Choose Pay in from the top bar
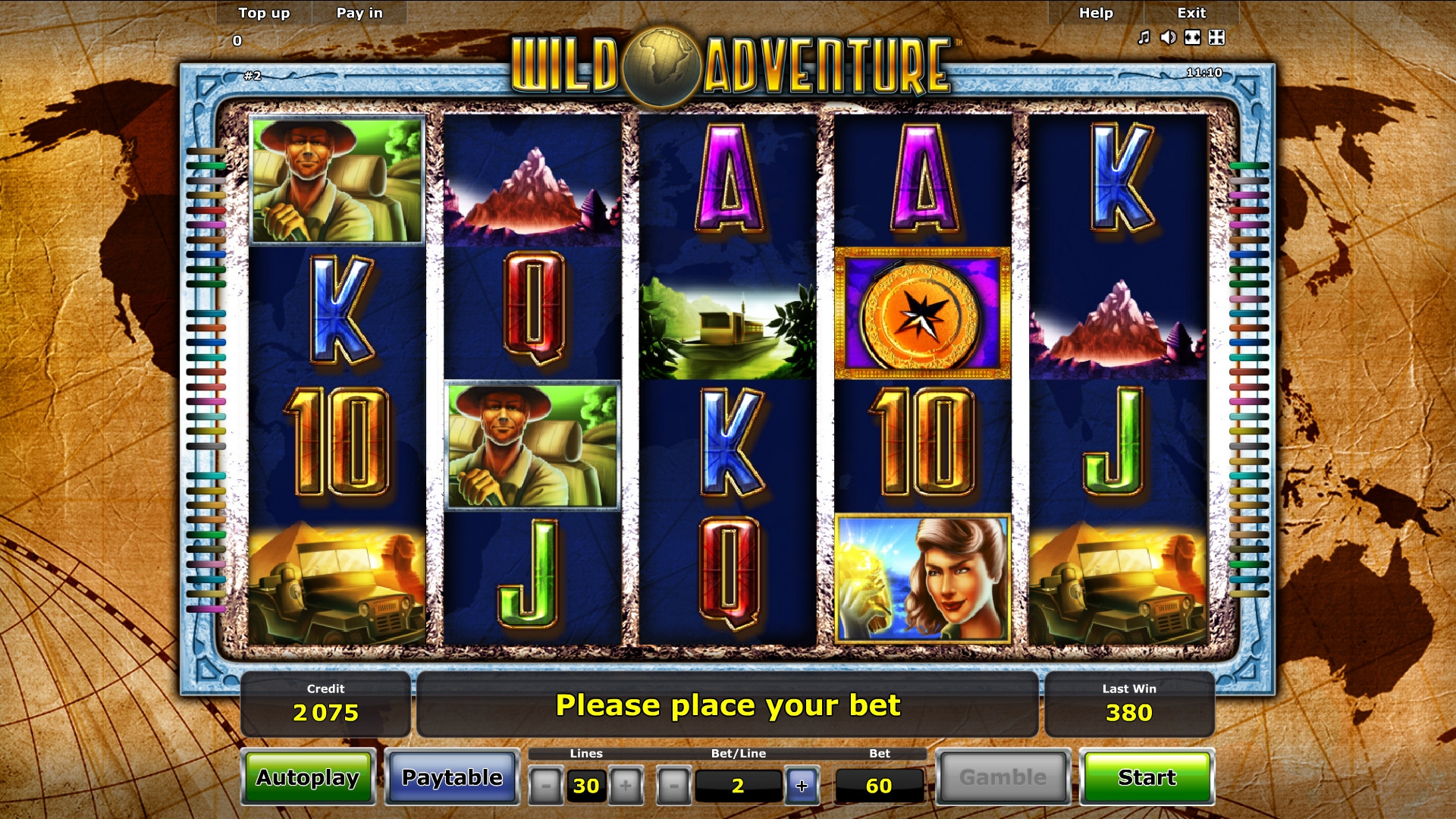The height and width of the screenshot is (819, 1456). click(x=359, y=13)
